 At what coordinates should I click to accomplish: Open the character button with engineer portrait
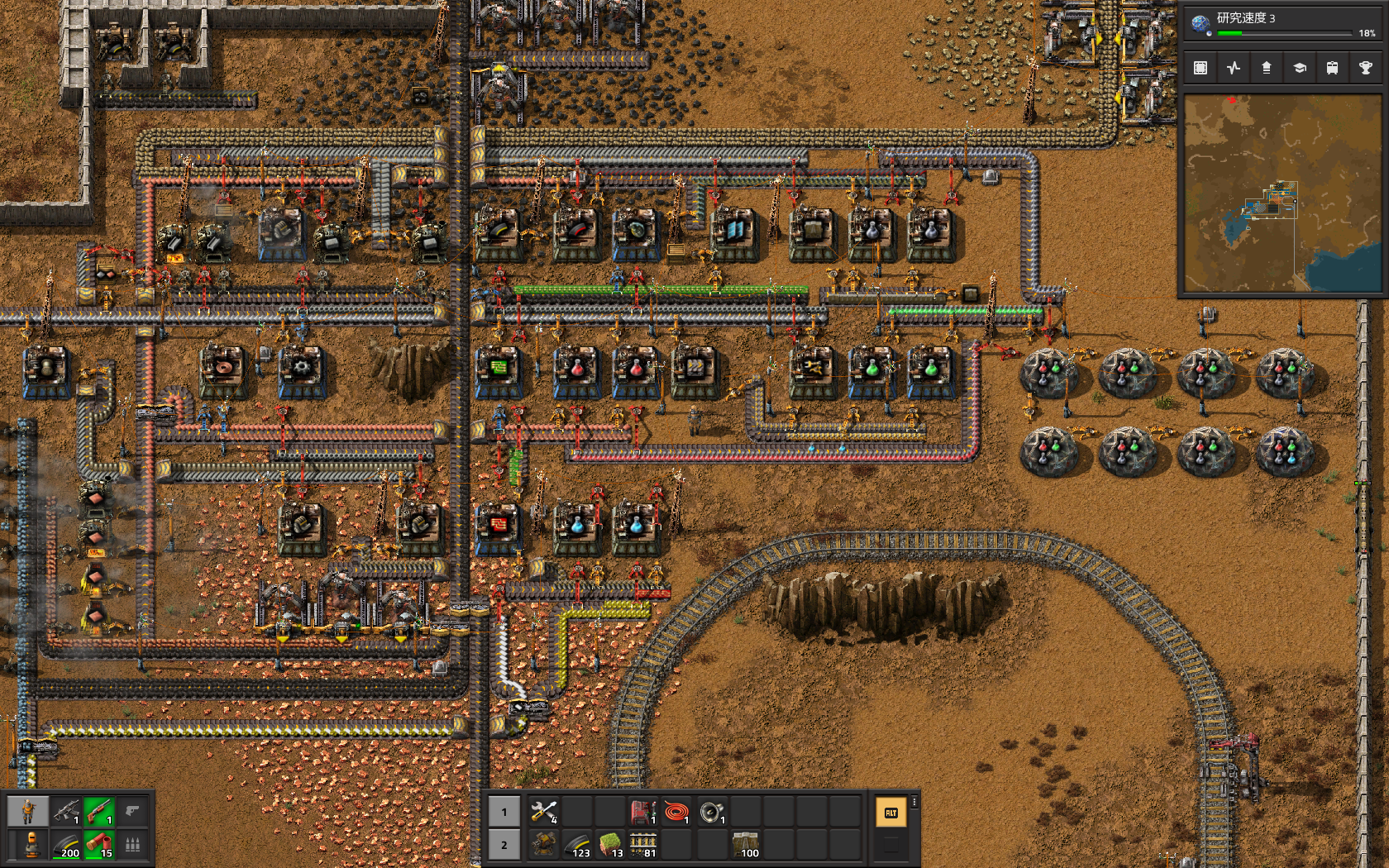(28, 812)
